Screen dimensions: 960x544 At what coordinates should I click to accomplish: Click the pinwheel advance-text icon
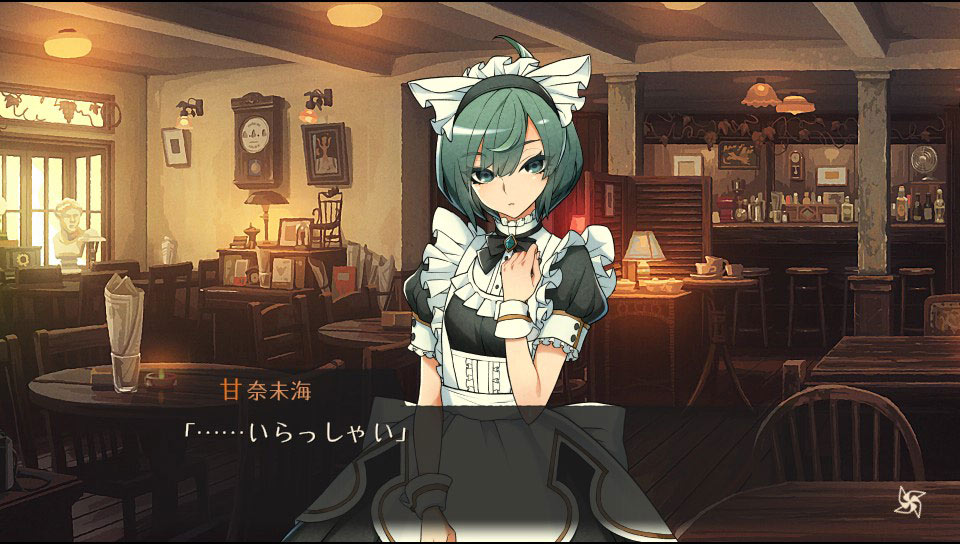(x=909, y=499)
